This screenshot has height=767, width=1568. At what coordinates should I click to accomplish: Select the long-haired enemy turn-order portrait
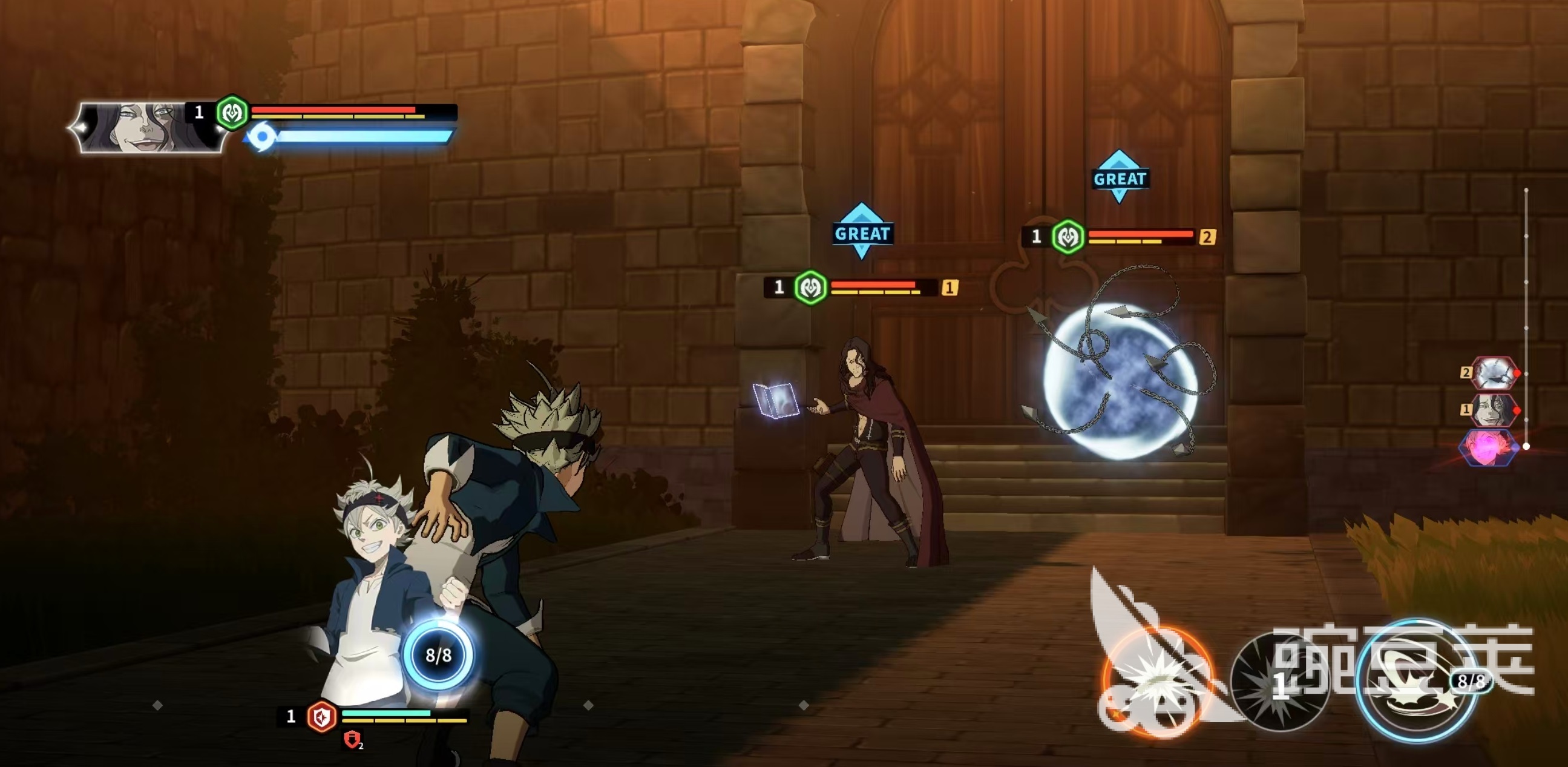coord(1495,410)
